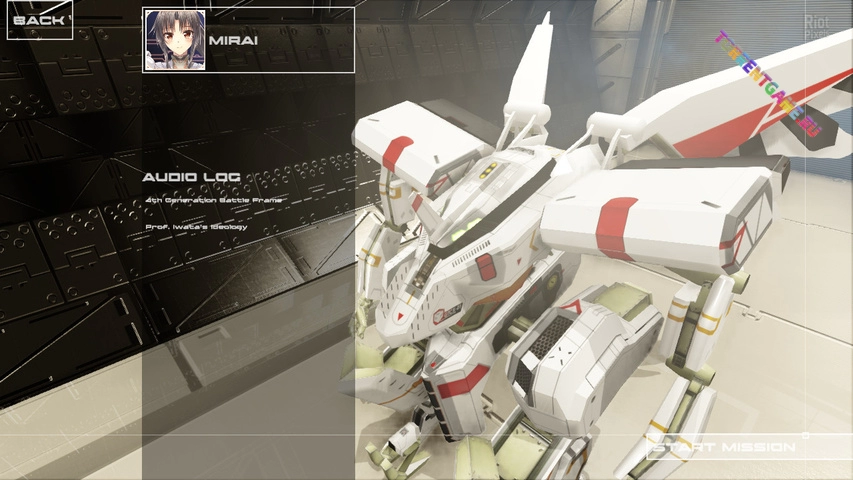Select the Mirai character portrait
Viewport: 853px width, 480px height.
175,40
